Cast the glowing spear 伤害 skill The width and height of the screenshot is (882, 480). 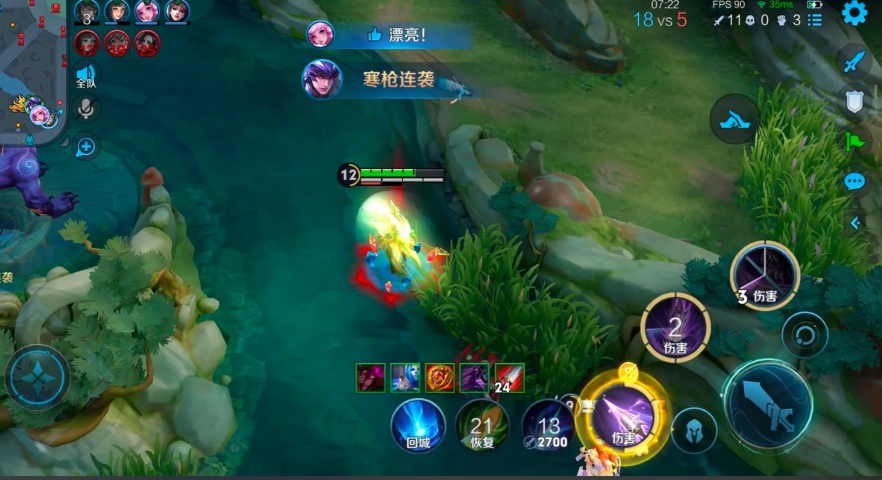tap(622, 415)
